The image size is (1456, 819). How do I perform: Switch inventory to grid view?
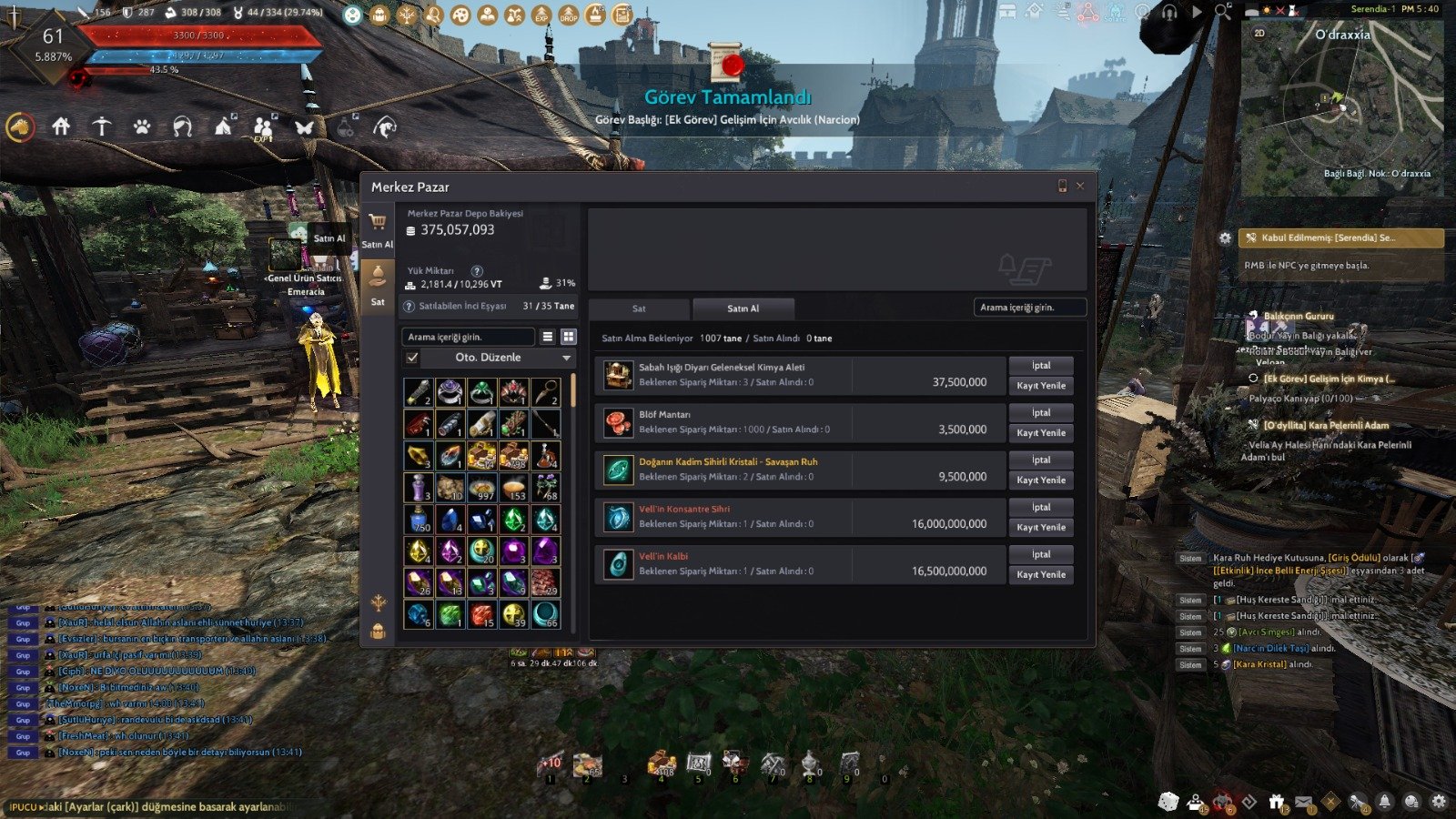pos(569,337)
